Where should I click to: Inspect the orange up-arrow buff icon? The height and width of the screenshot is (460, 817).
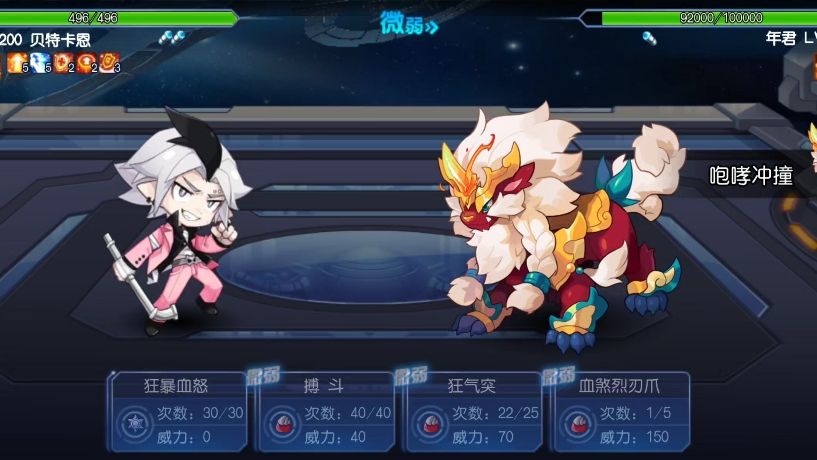pyautogui.click(x=16, y=63)
